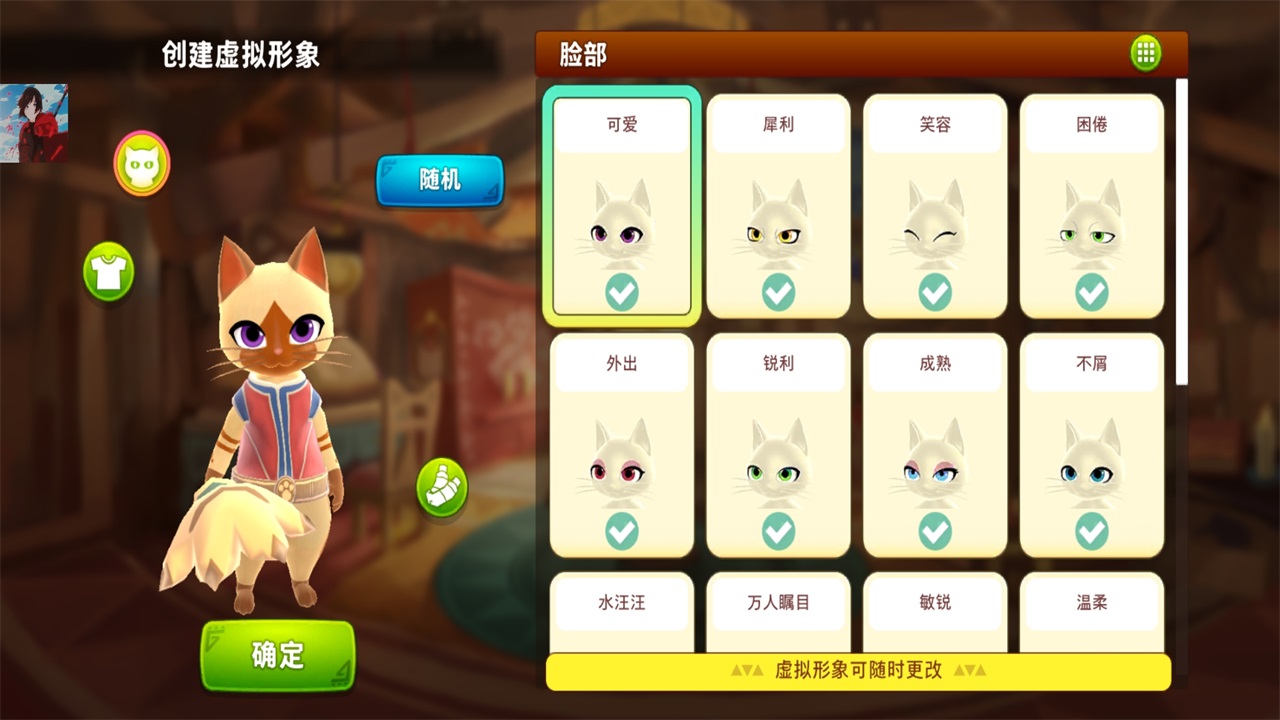The height and width of the screenshot is (720, 1280).
Task: Toggle the checkmark on 不屑 face
Action: [1092, 533]
